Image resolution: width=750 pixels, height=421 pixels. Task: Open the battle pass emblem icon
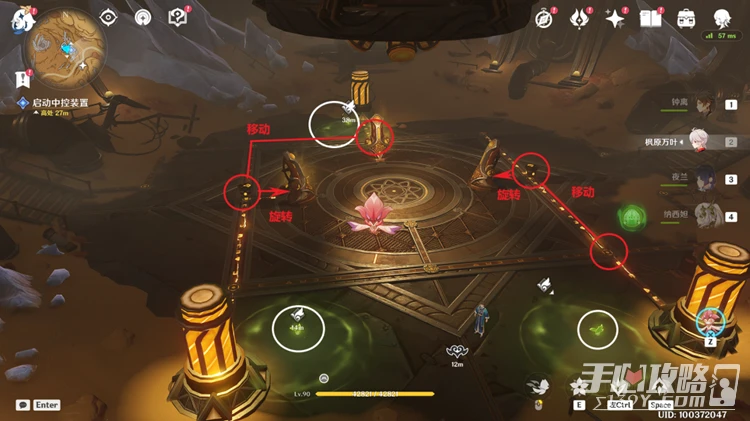click(x=580, y=18)
